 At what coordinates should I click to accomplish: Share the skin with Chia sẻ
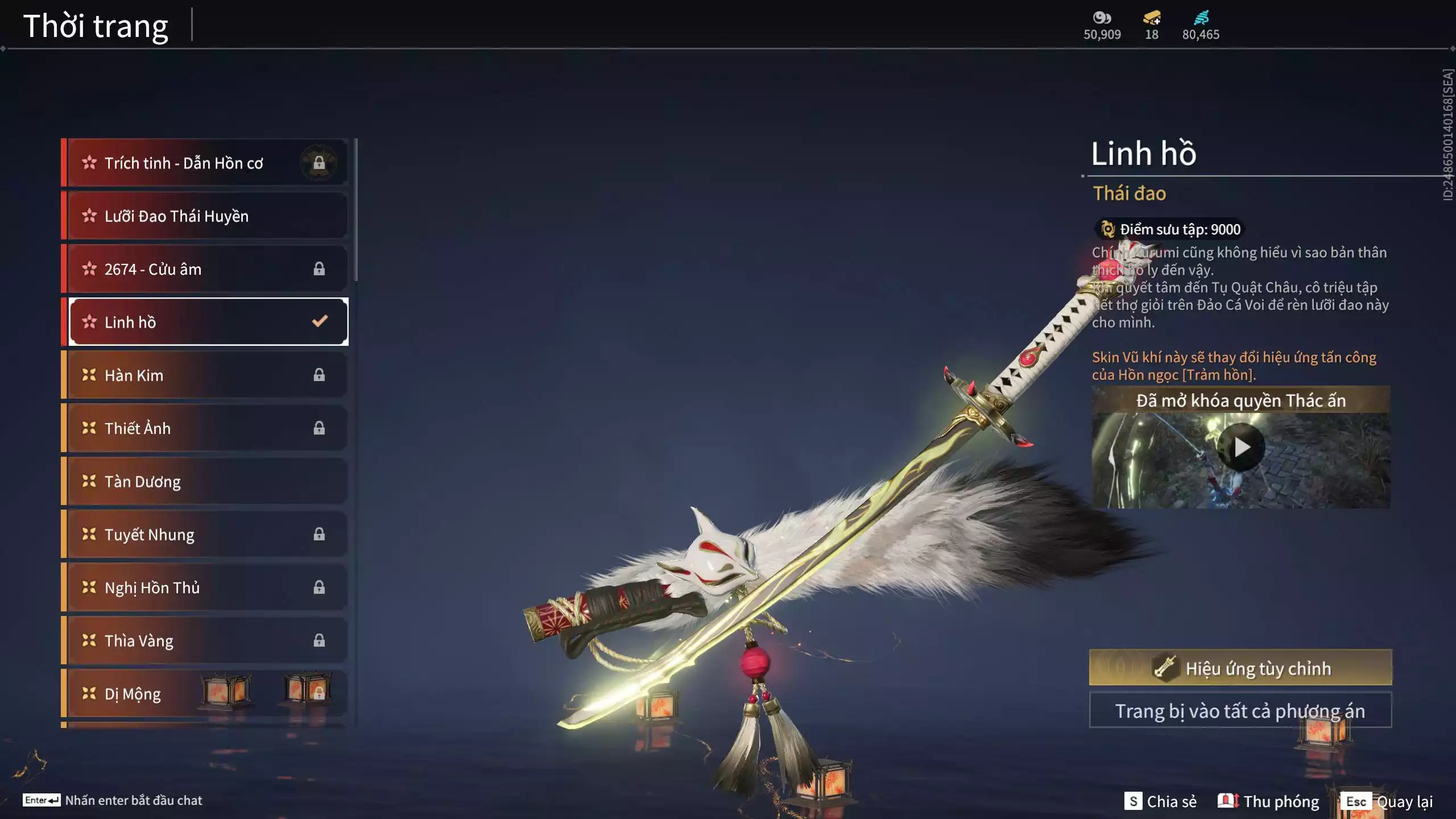pyautogui.click(x=1161, y=801)
